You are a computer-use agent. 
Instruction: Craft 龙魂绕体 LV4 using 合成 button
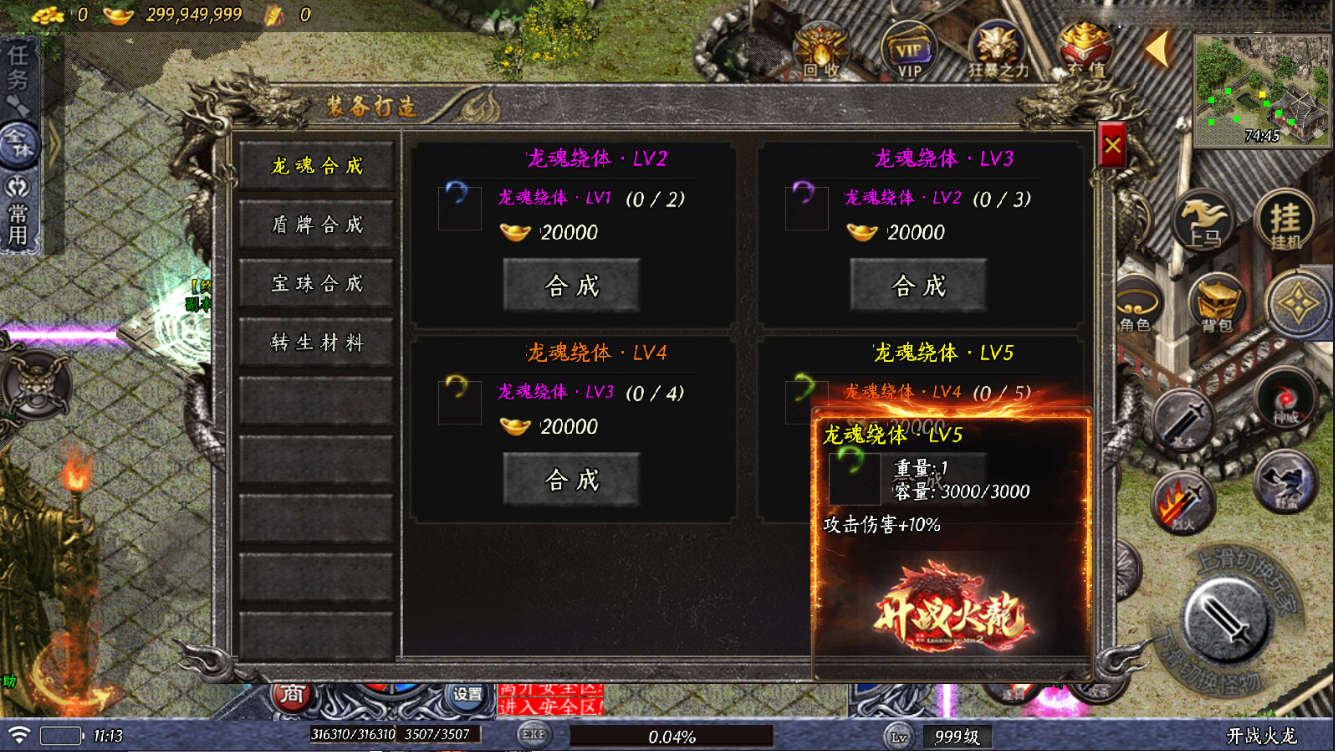(571, 480)
